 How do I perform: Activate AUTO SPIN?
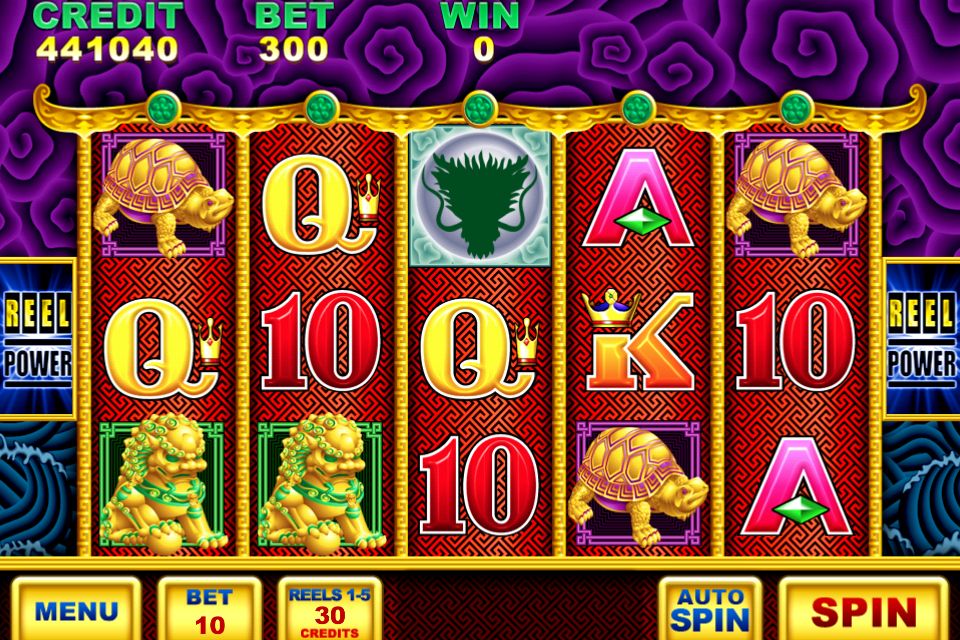pyautogui.click(x=709, y=609)
